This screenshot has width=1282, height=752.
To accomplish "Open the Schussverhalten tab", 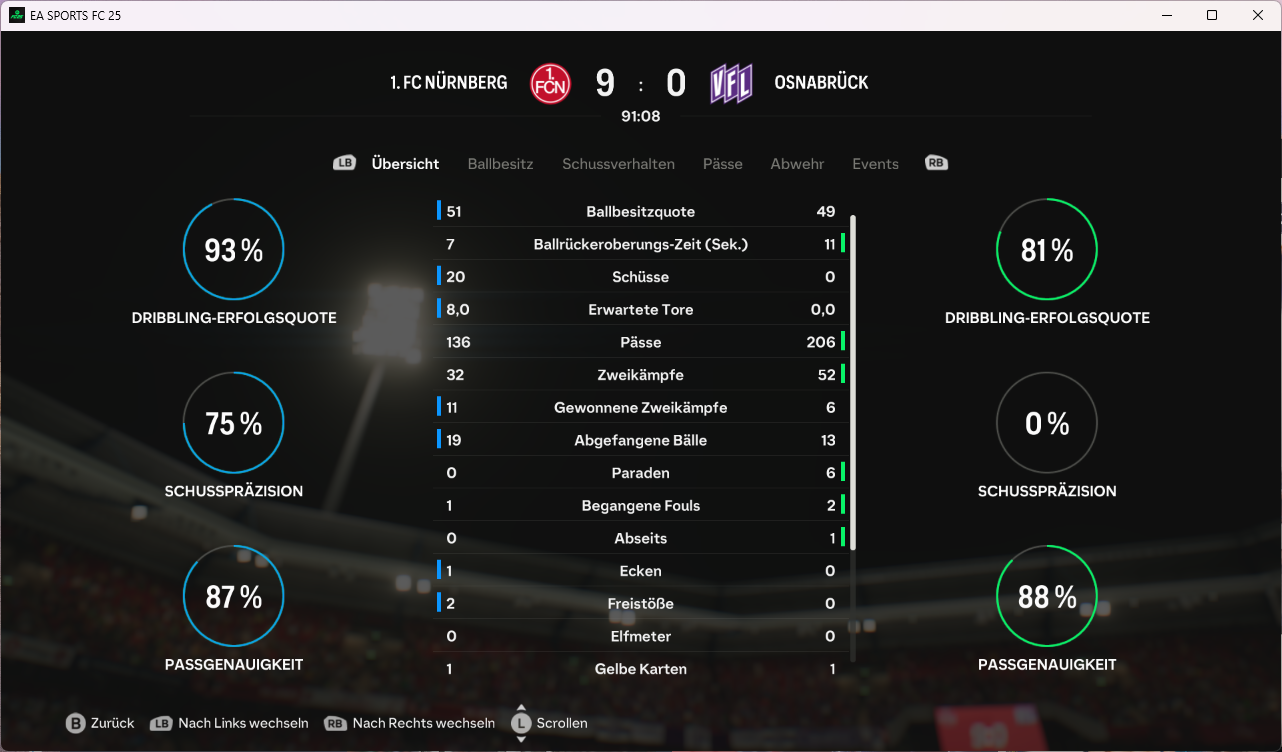I will pyautogui.click(x=618, y=164).
